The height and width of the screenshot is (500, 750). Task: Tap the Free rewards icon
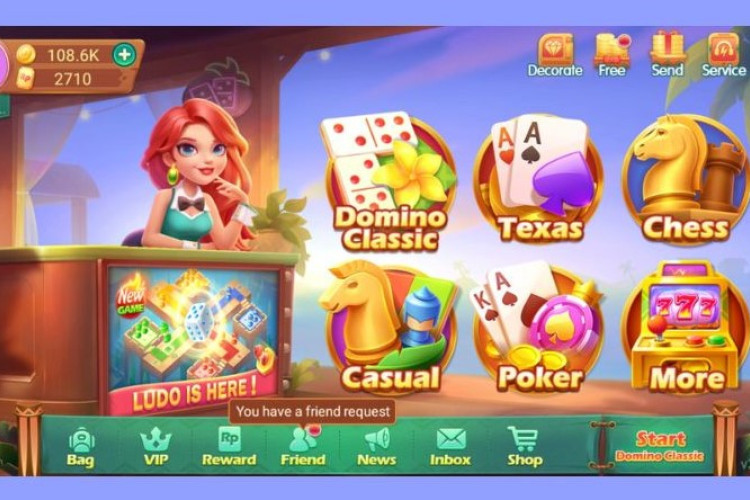pyautogui.click(x=611, y=54)
